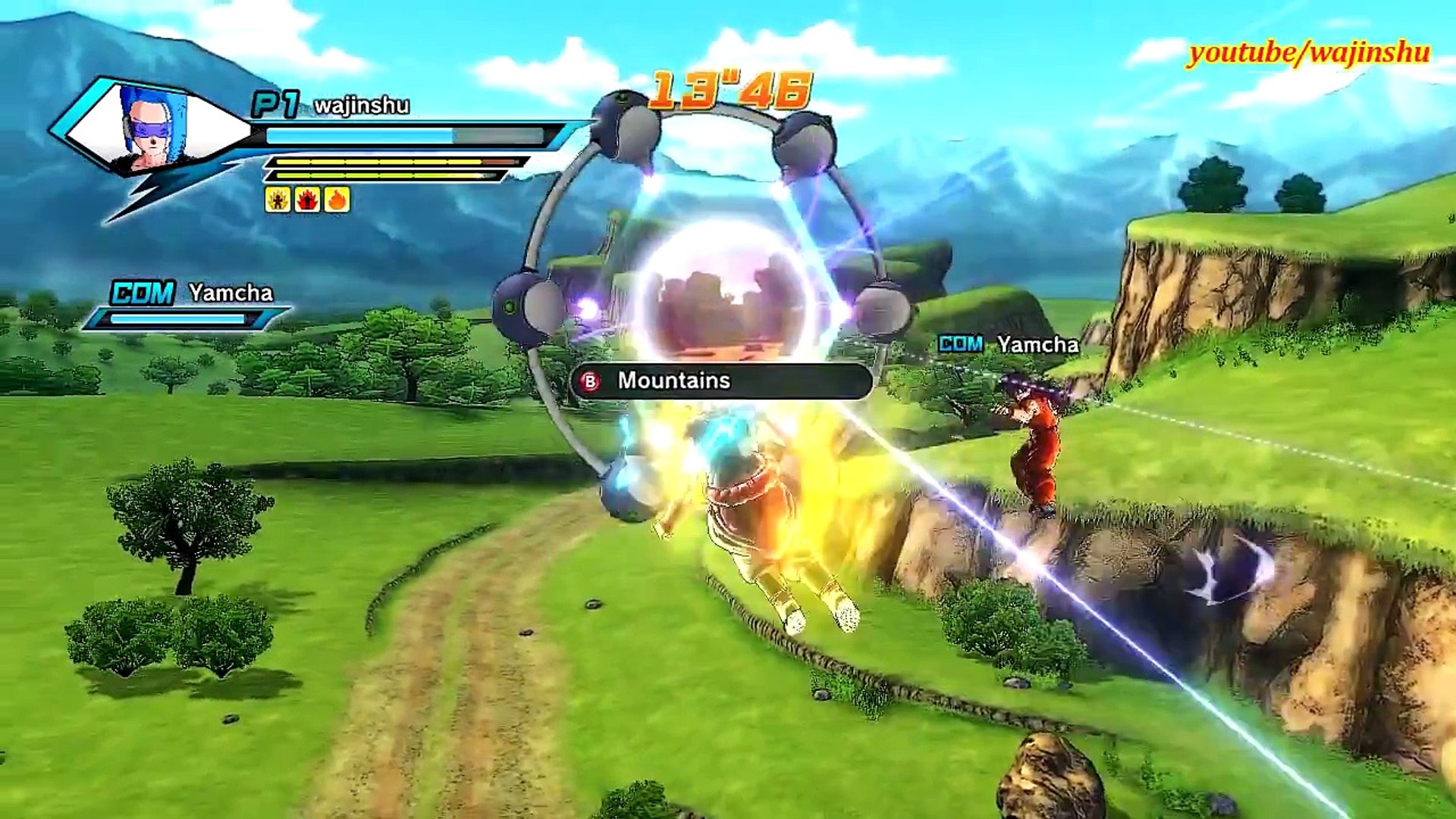Click the red flame figure buff icon
Screen dimensions: 1456x819
(307, 199)
